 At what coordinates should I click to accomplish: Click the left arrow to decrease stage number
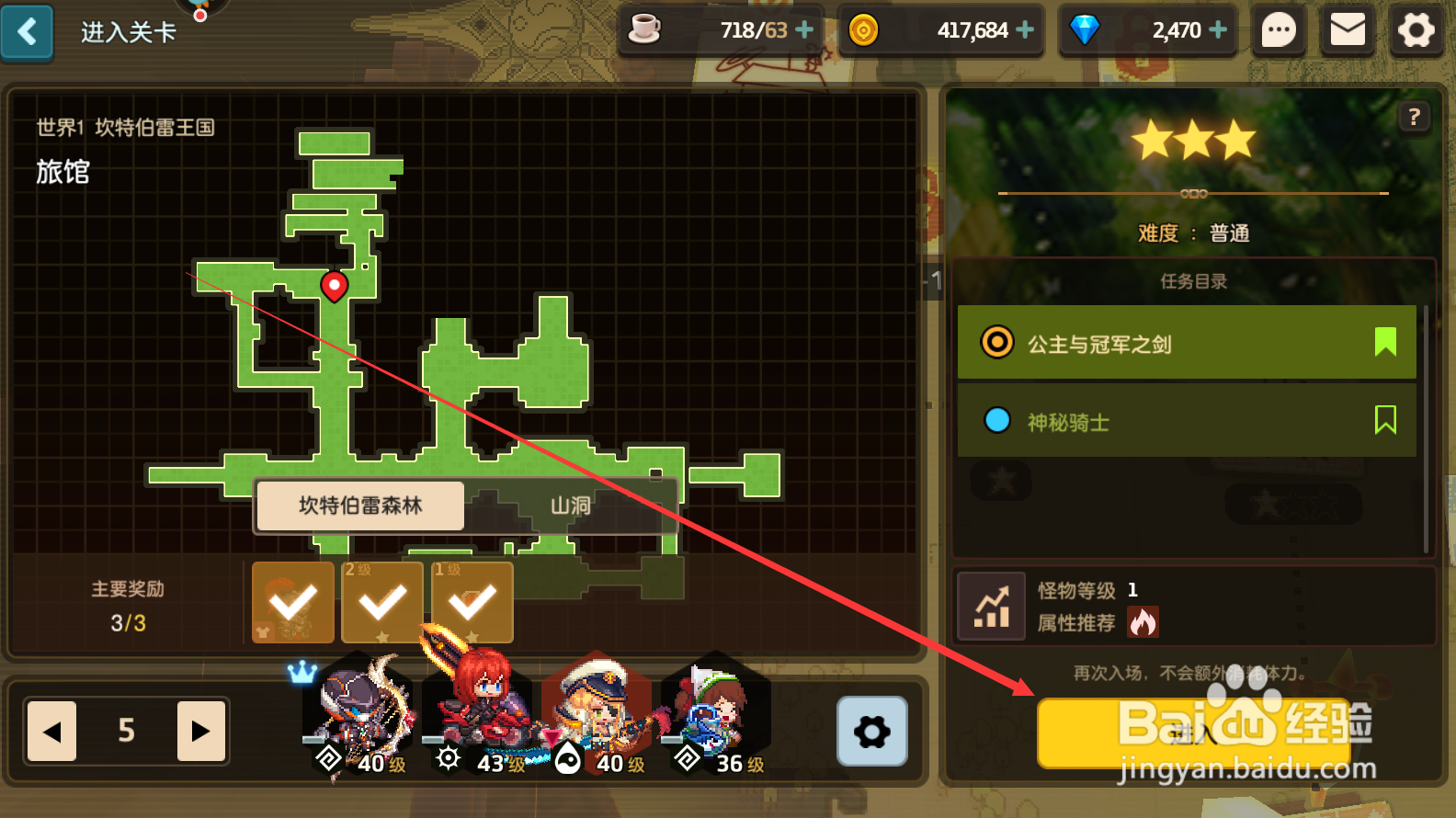tap(51, 731)
